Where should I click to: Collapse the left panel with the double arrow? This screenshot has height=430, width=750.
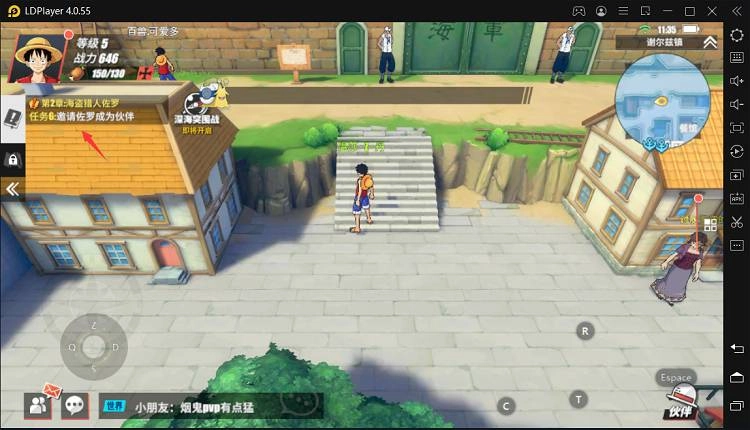pyautogui.click(x=13, y=188)
